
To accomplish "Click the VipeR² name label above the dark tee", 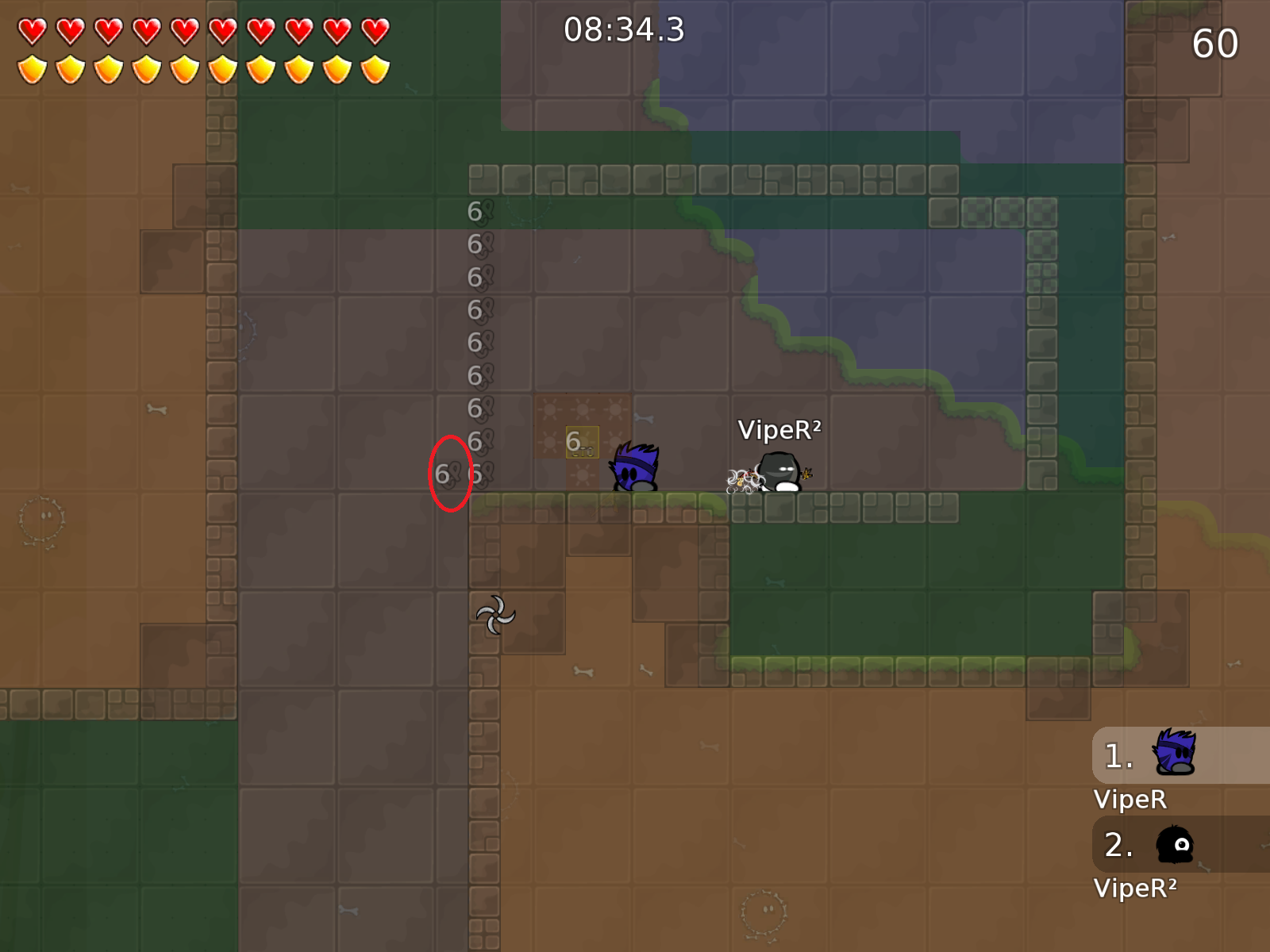I will pos(779,431).
